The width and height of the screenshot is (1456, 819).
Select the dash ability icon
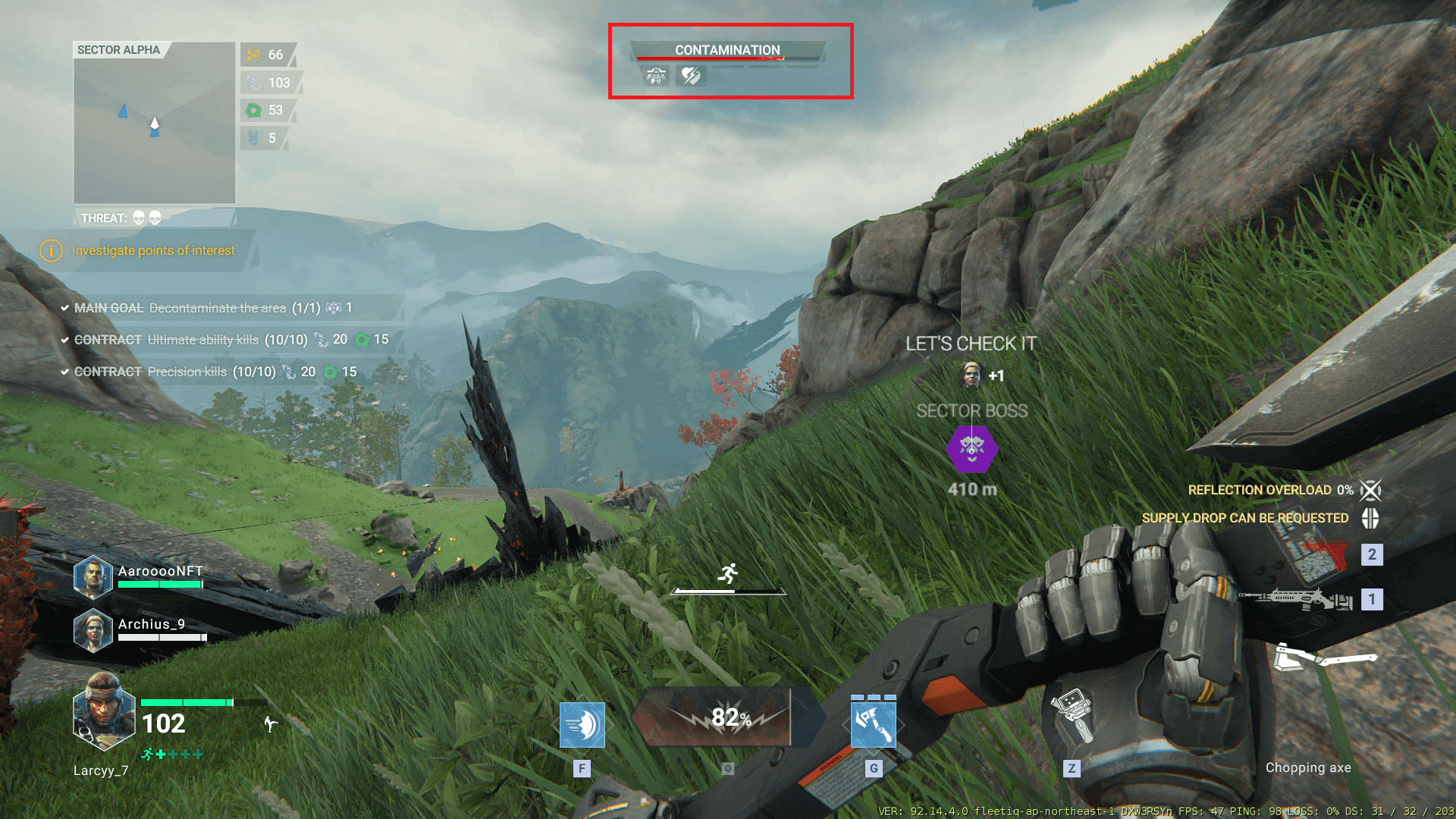pos(582,725)
